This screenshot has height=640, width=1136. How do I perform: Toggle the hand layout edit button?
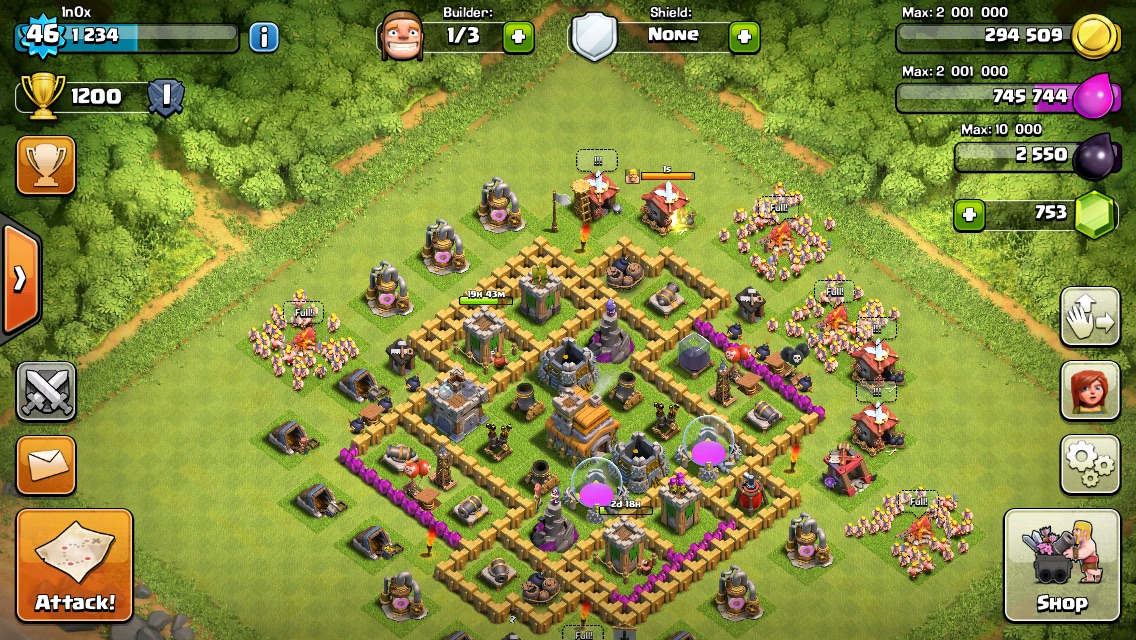[1090, 317]
